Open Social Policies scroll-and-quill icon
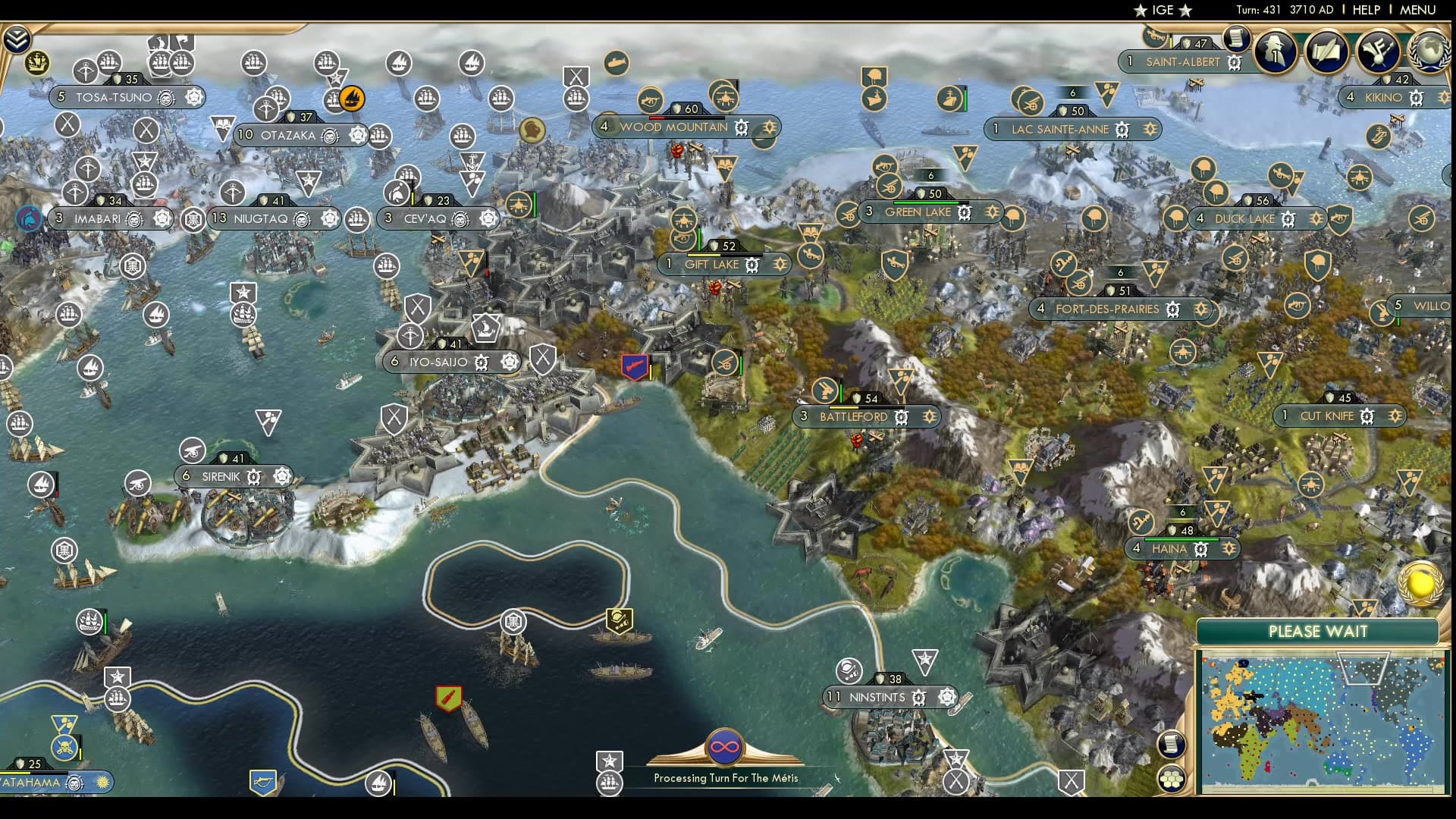The height and width of the screenshot is (819, 1456). coord(1326,51)
